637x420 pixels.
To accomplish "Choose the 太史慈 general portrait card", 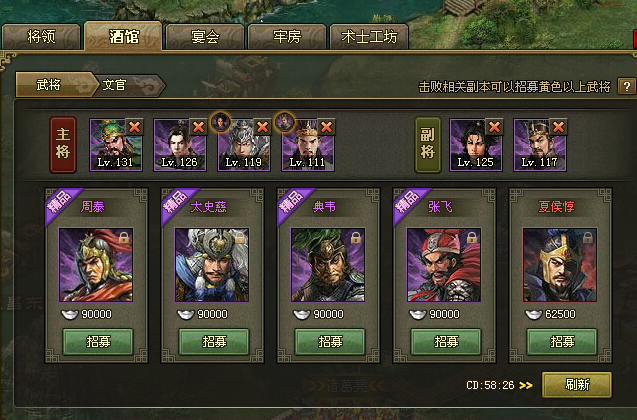I will click(x=213, y=264).
